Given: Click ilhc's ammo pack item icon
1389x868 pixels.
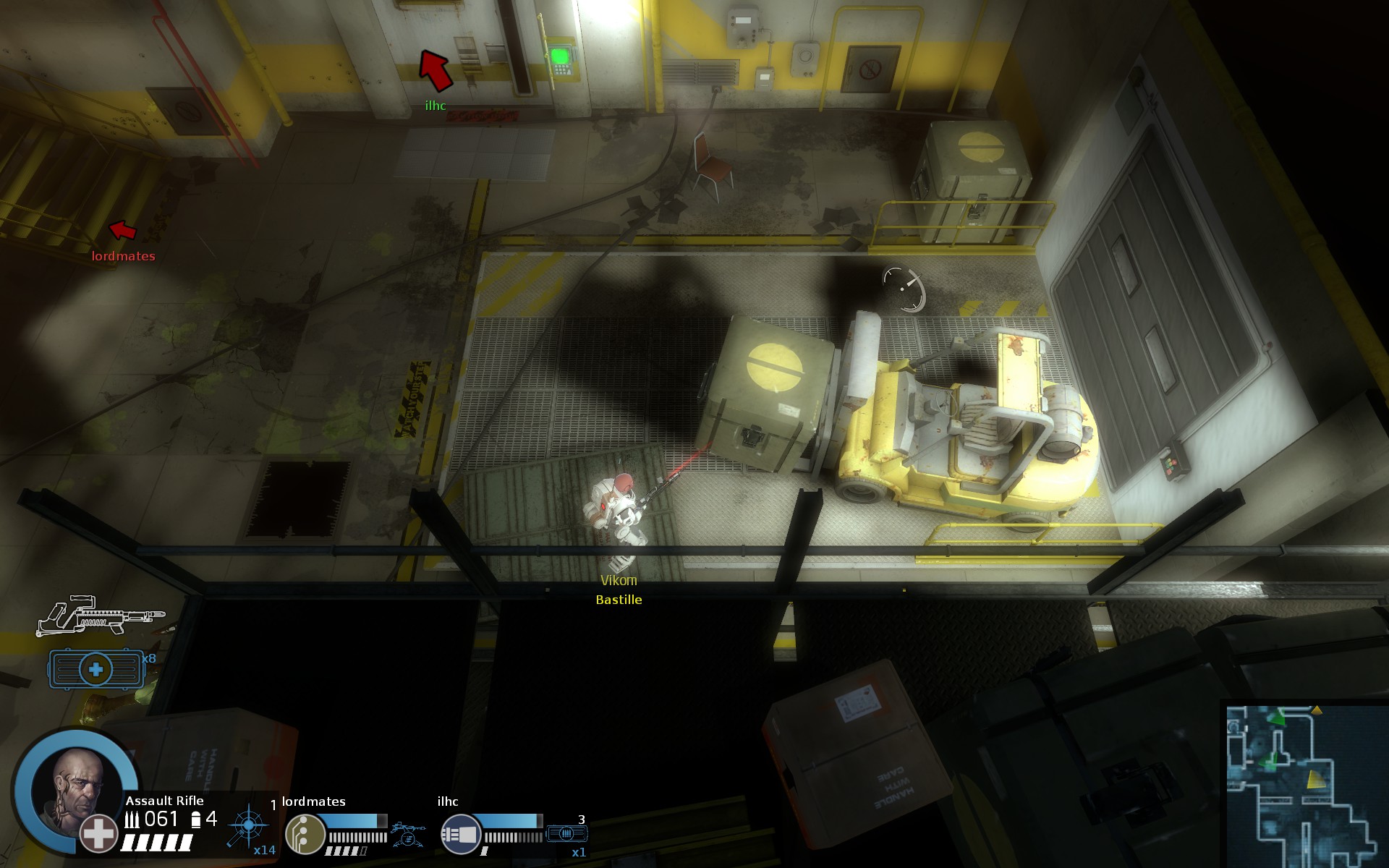Looking at the screenshot, I should [567, 834].
